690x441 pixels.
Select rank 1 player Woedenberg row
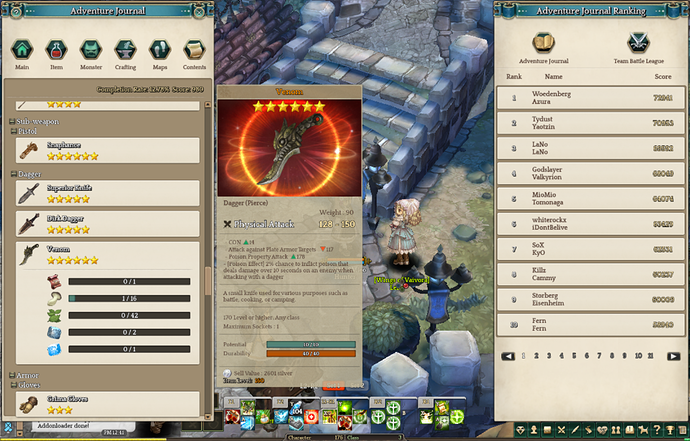592,99
